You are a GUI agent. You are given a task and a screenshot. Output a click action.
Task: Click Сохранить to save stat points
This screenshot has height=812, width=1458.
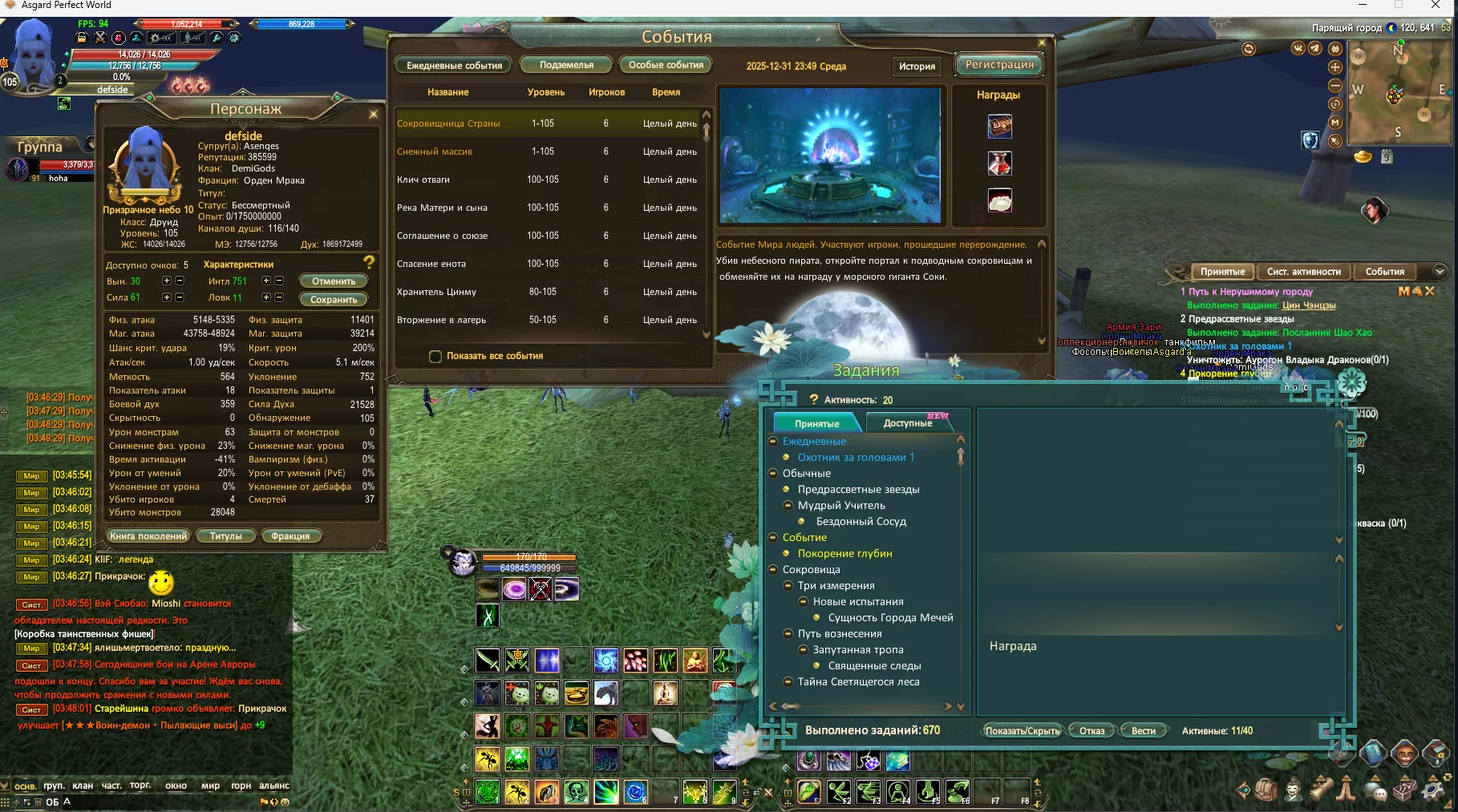pos(334,300)
